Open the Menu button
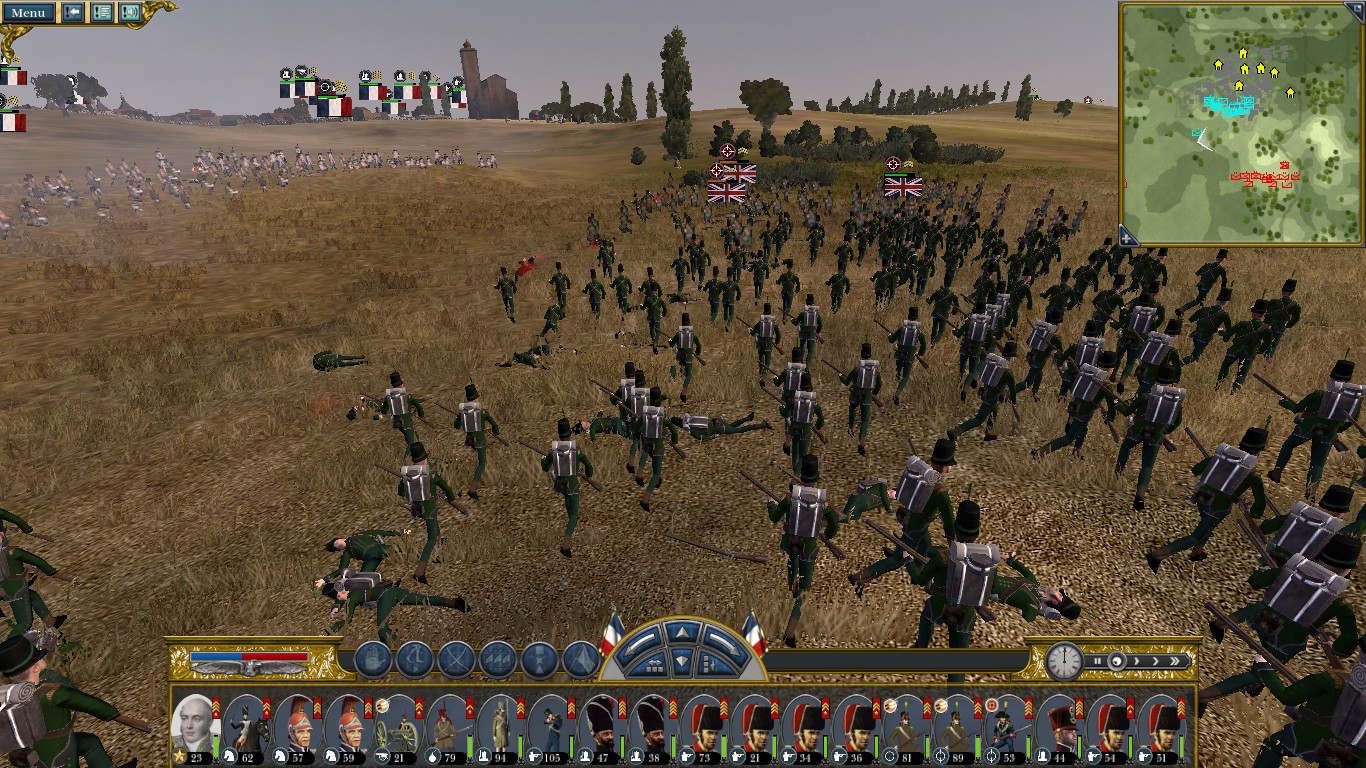The image size is (1366, 768). 28,13
